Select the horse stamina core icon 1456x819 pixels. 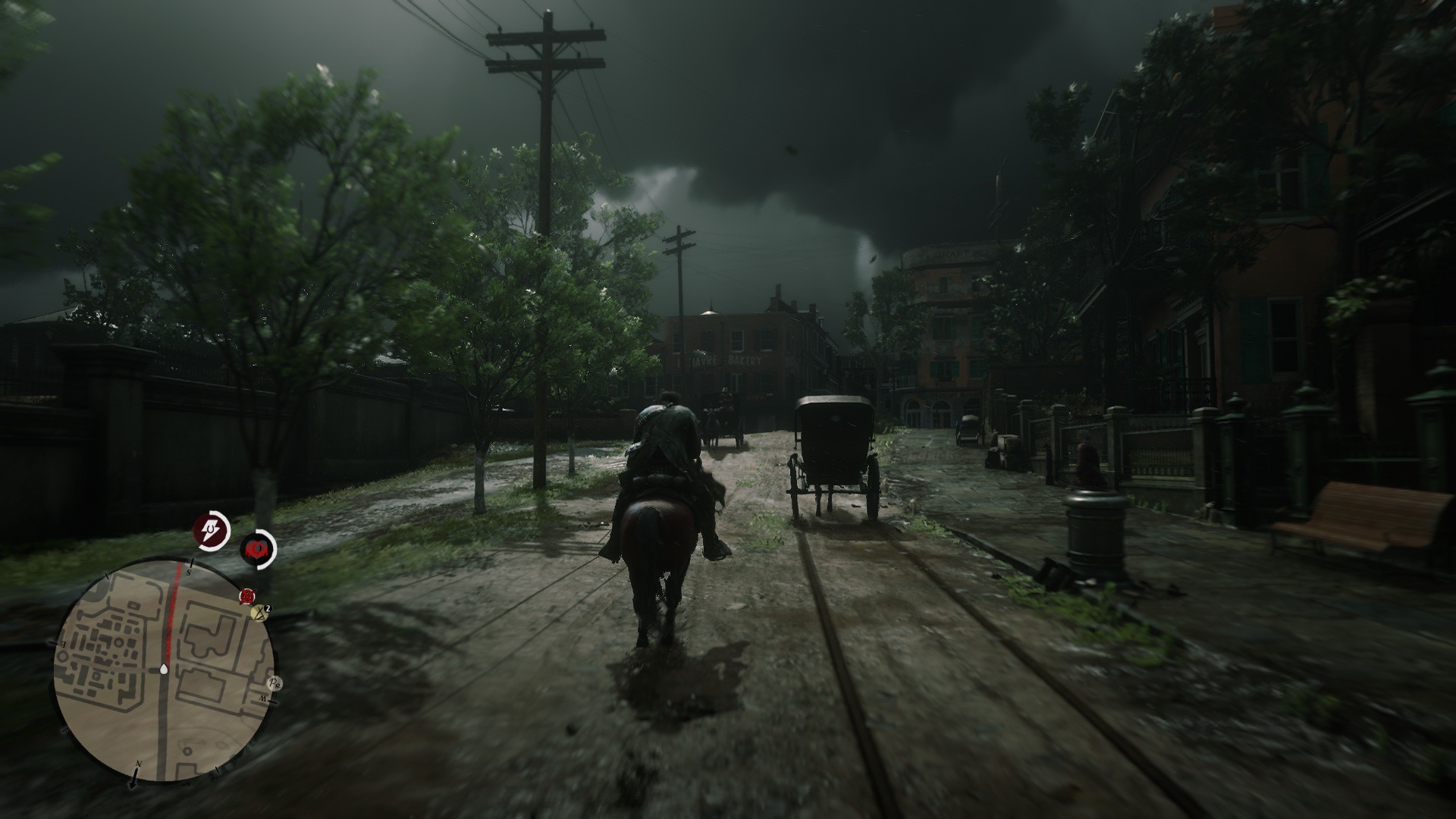(x=212, y=530)
